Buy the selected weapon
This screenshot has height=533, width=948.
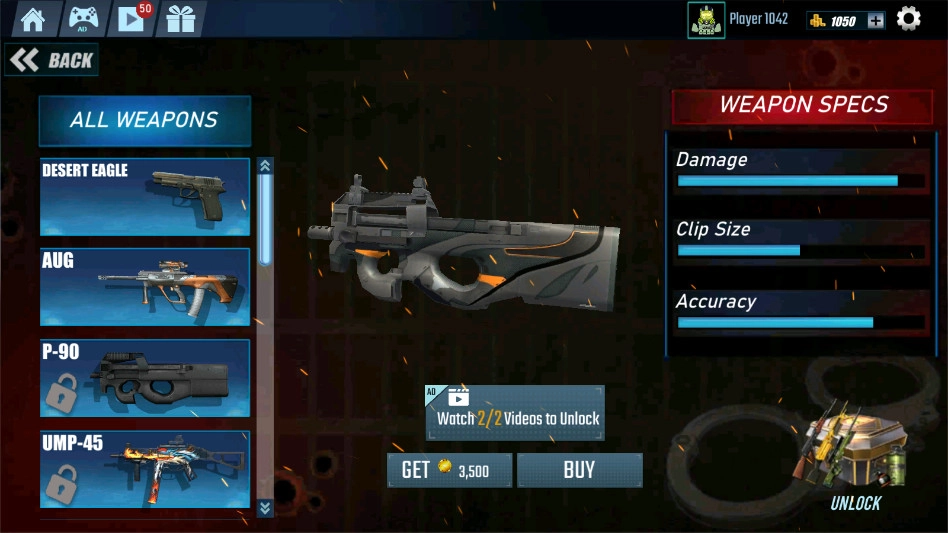579,470
